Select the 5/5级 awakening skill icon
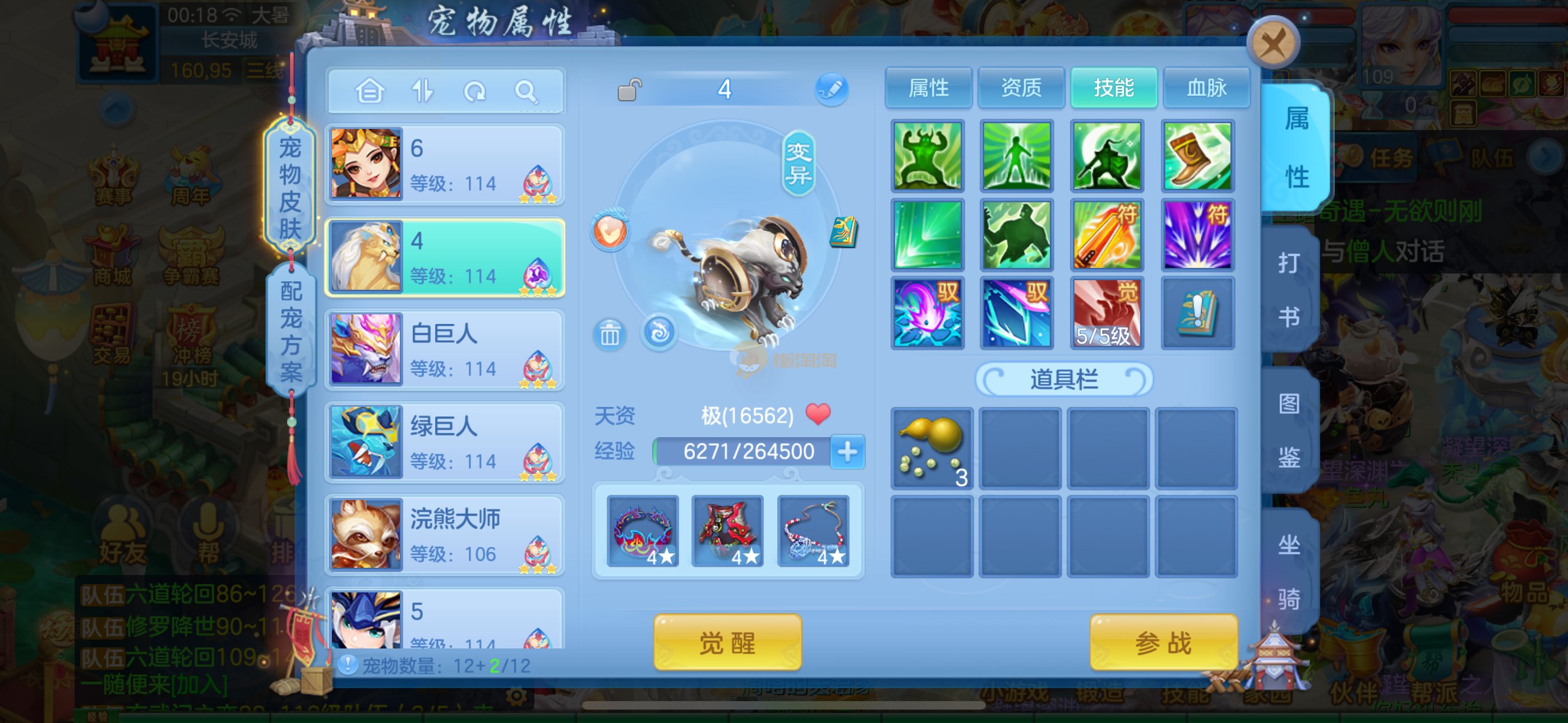Image resolution: width=1568 pixels, height=723 pixels. point(1106,313)
